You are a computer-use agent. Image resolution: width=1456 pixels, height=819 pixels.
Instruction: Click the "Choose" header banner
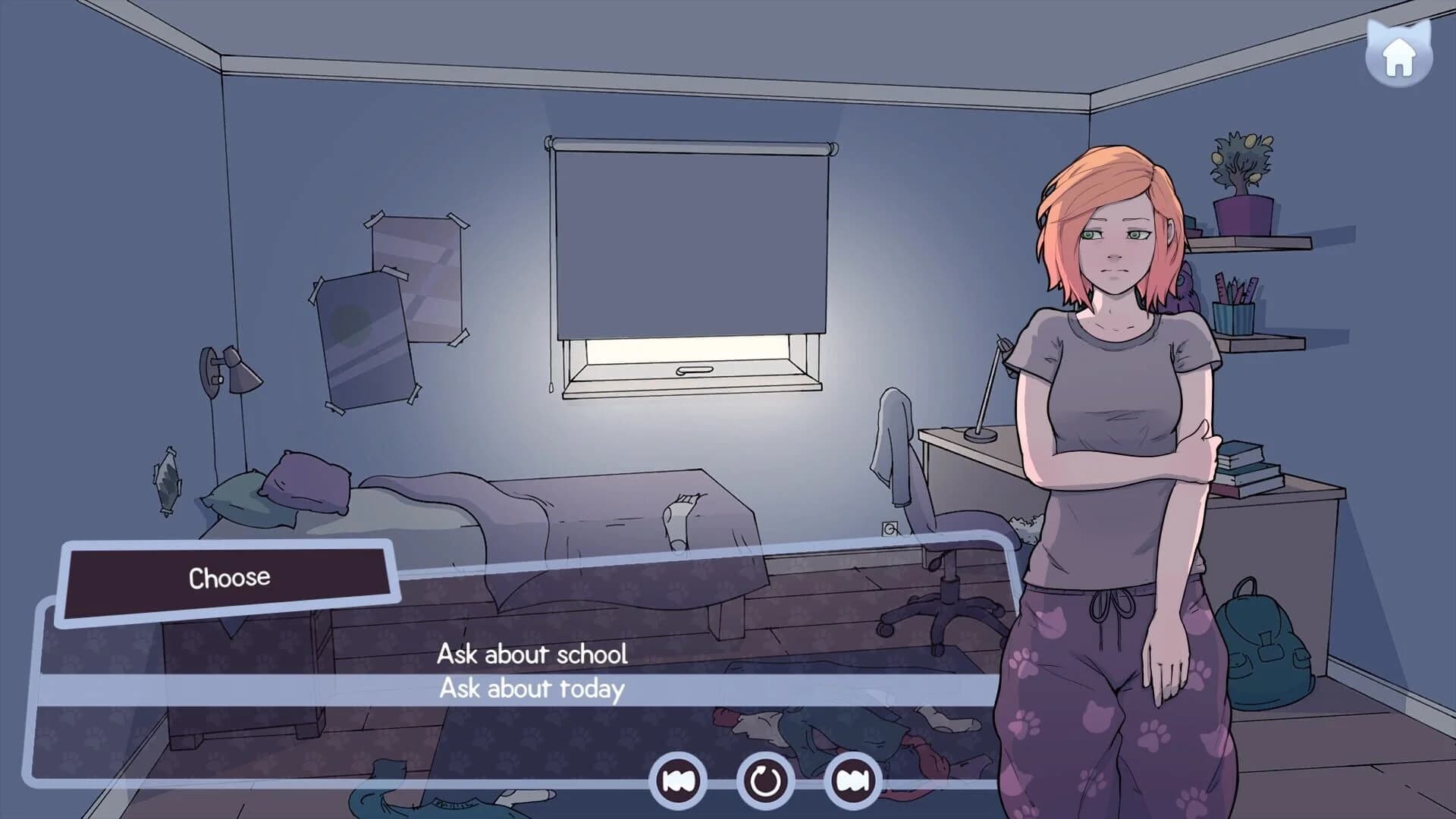tap(229, 576)
